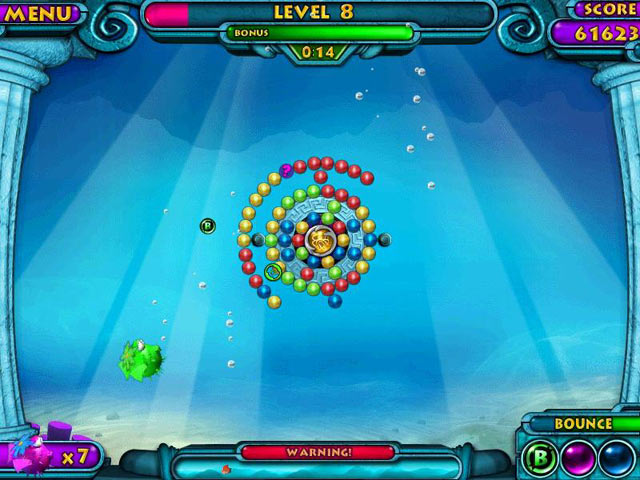Choose the purple ball in the queue
This screenshot has width=640, height=480.
click(577, 457)
